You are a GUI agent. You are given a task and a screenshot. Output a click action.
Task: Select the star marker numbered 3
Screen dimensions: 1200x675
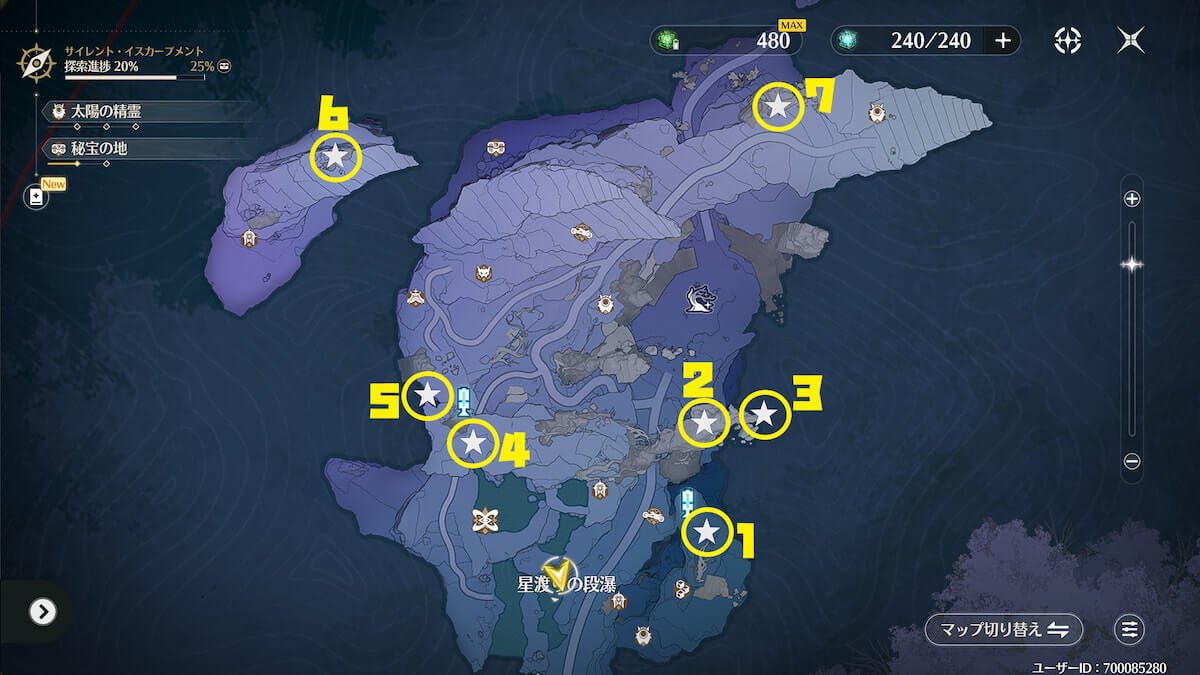click(x=764, y=414)
